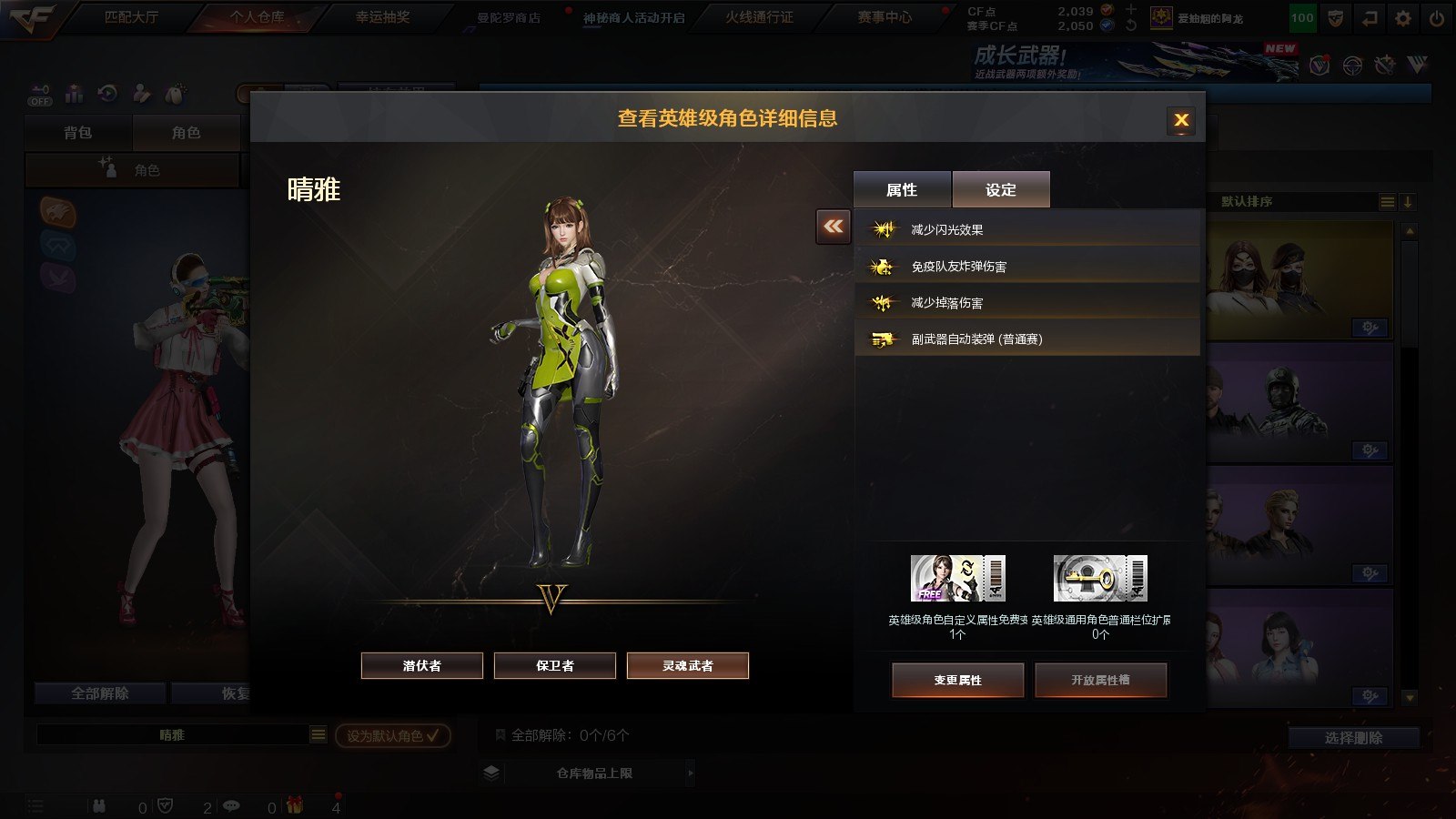The width and height of the screenshot is (1456, 819).
Task: Open the 匹配大厅 top menu
Action: click(x=131, y=17)
